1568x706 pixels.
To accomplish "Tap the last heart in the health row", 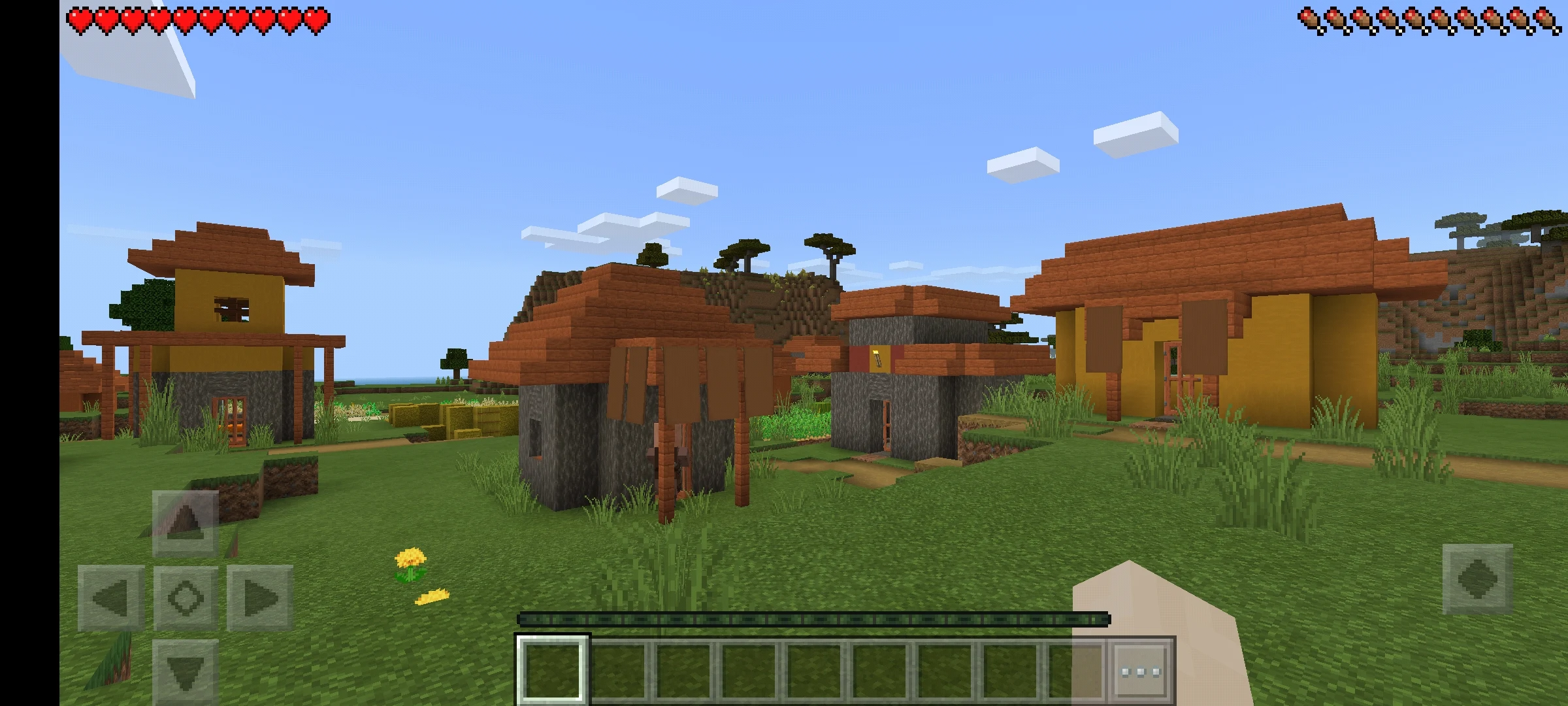I will tap(318, 18).
